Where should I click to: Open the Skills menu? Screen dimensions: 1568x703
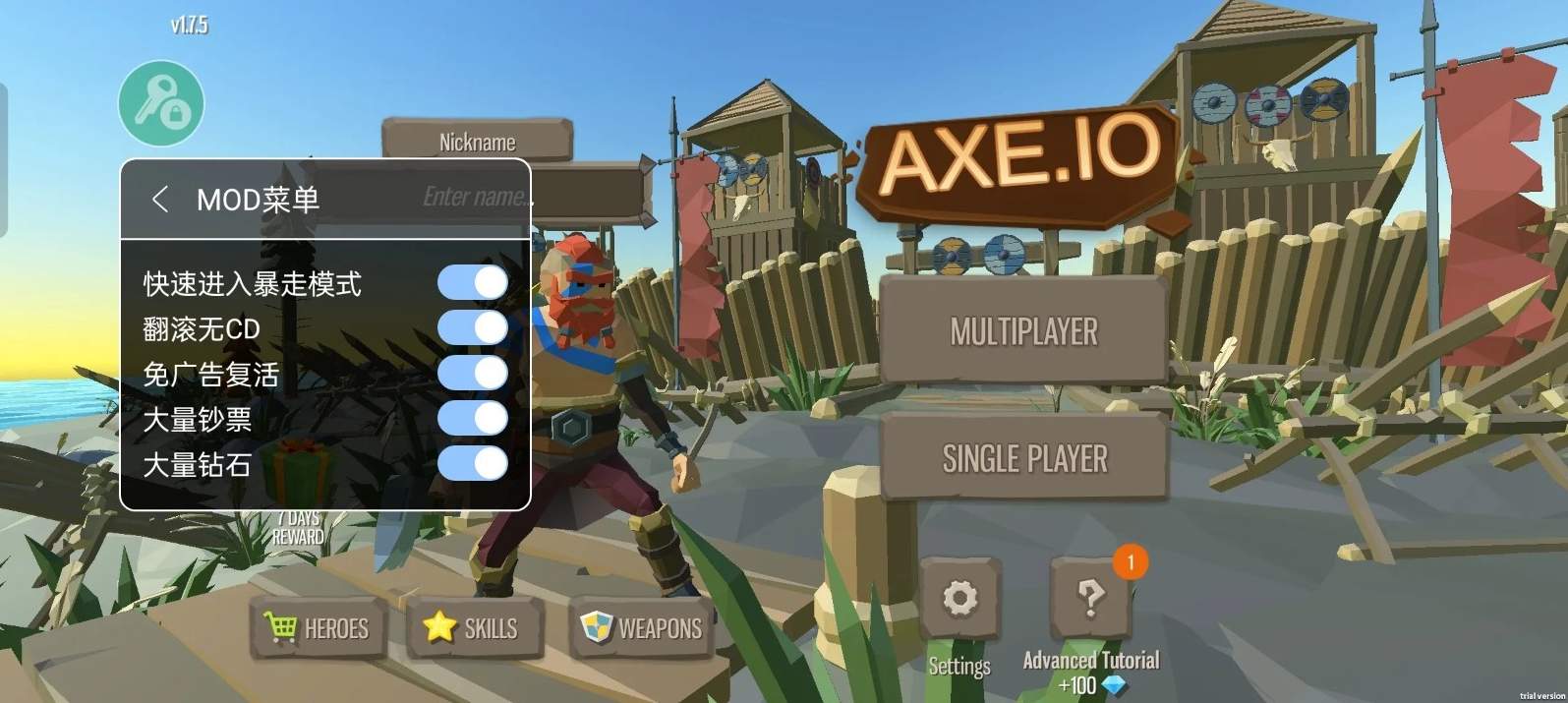click(472, 628)
